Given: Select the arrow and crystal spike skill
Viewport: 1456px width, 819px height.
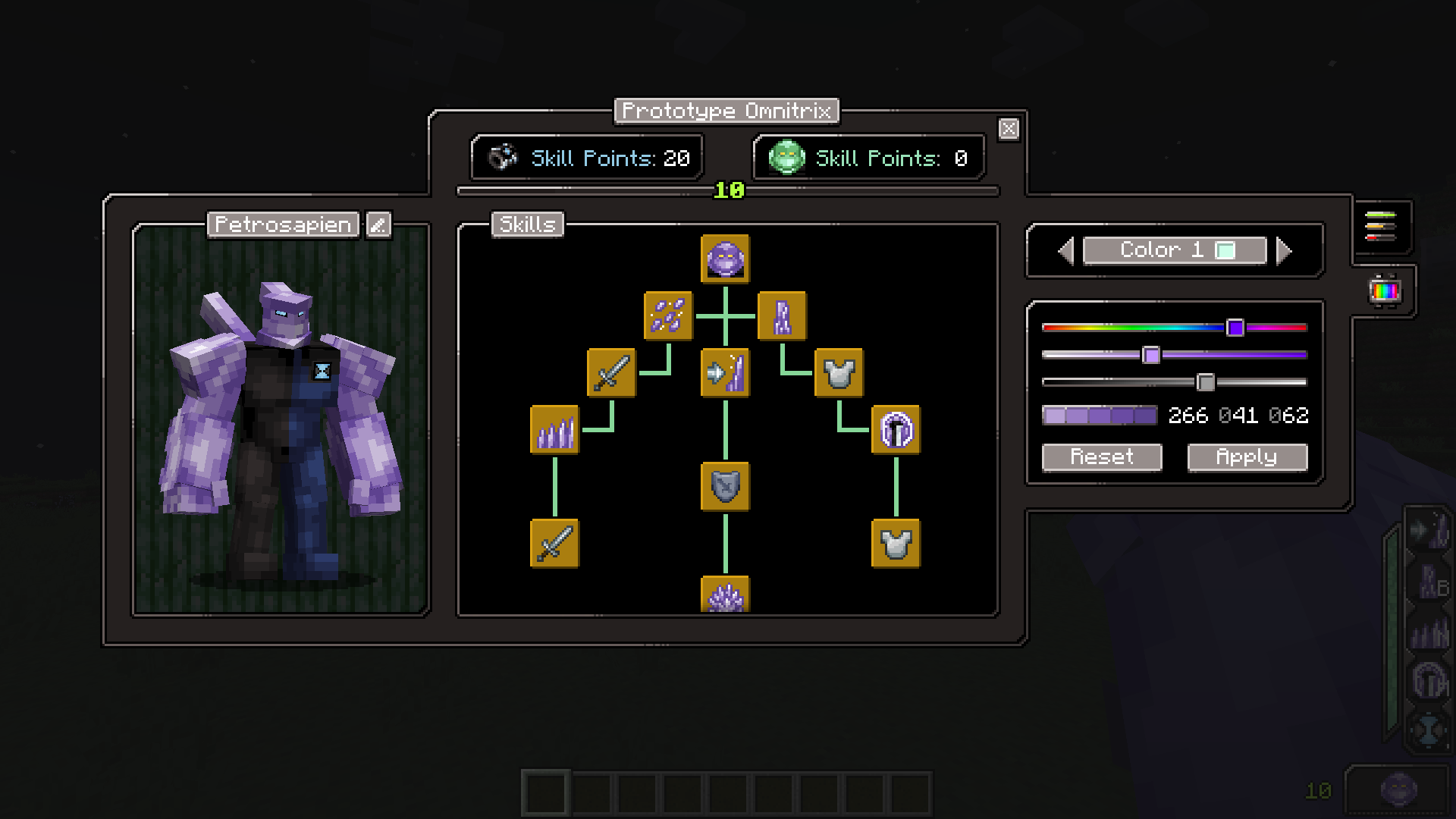Looking at the screenshot, I should click(725, 372).
